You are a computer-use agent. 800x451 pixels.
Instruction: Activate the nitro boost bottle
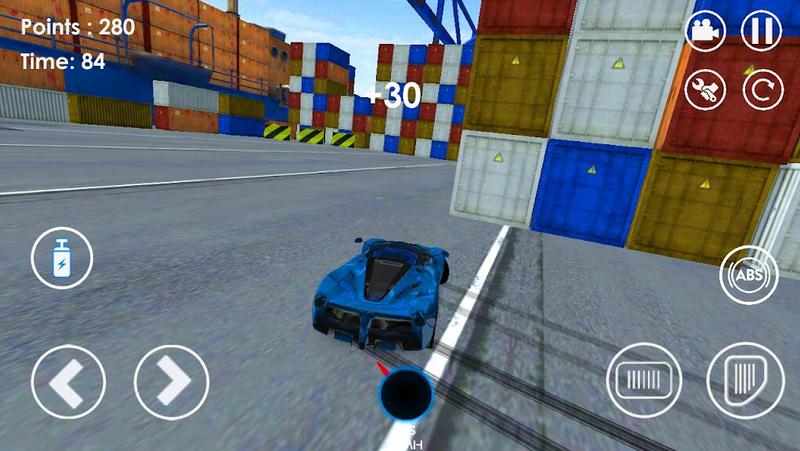[62, 258]
